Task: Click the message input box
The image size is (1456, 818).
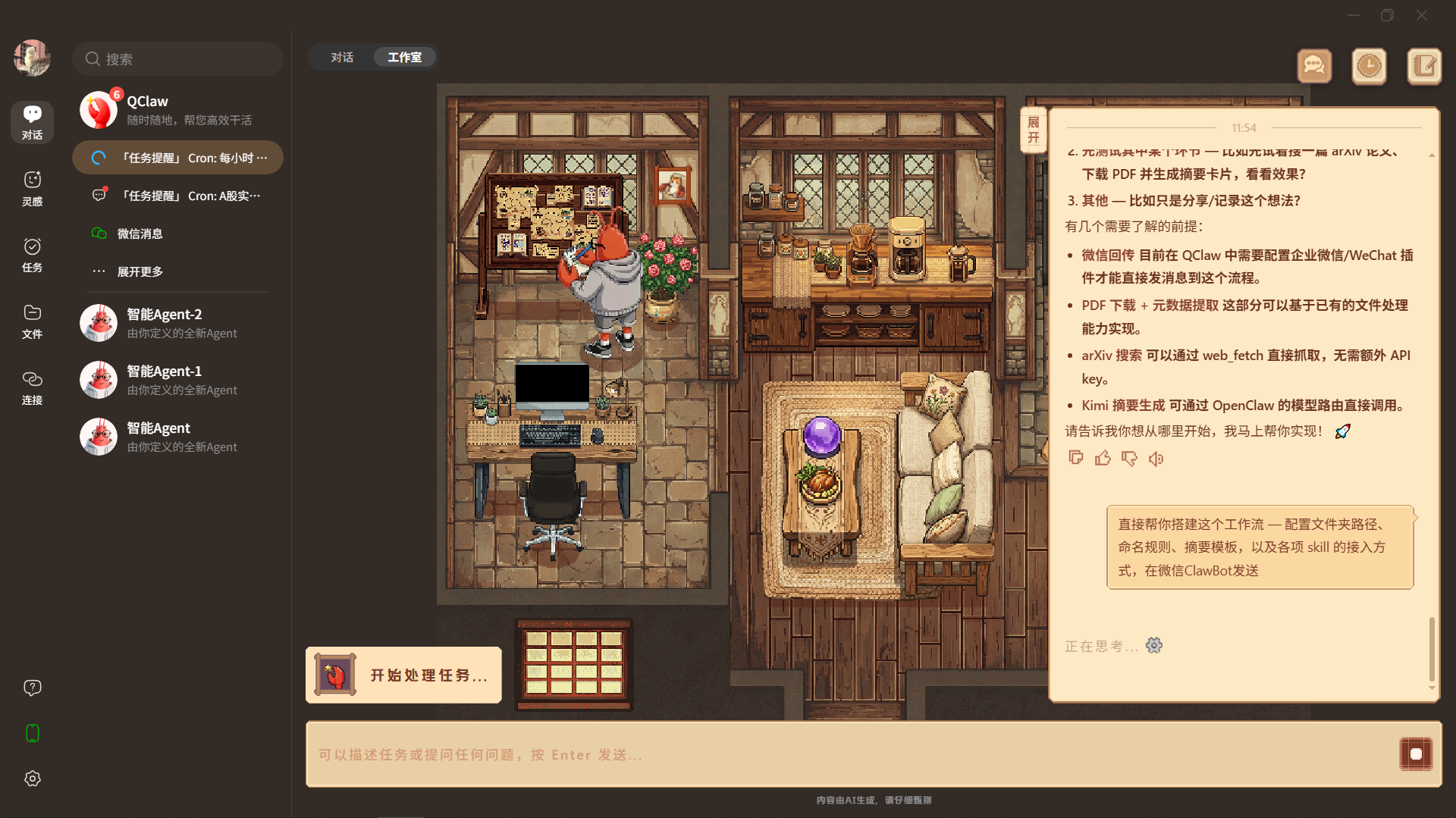Action: click(849, 754)
